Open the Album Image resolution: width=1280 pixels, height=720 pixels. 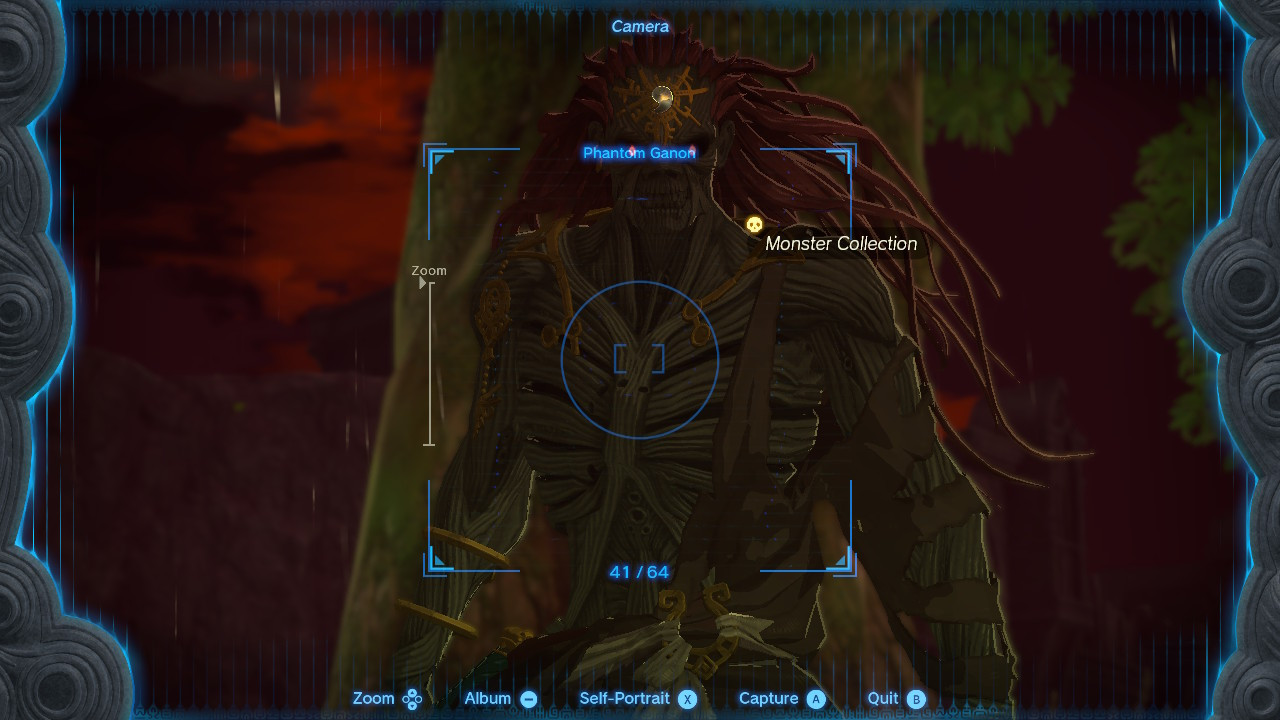pyautogui.click(x=490, y=698)
